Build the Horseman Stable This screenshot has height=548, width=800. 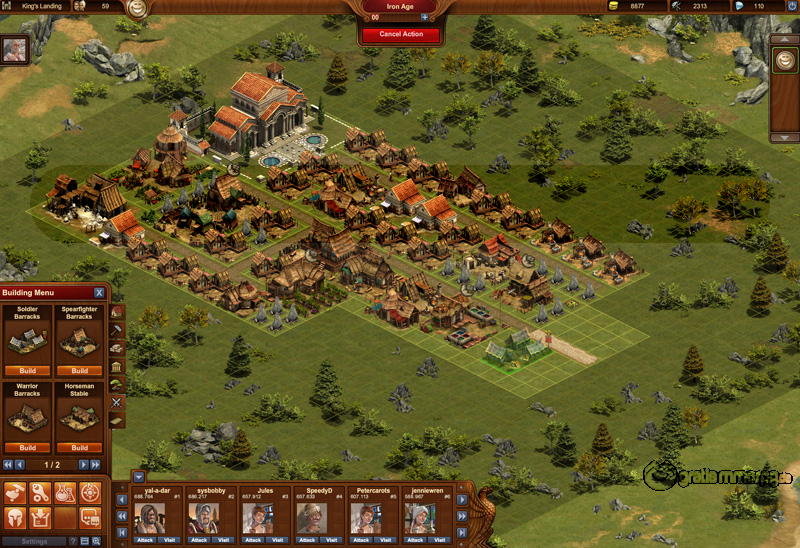80,447
